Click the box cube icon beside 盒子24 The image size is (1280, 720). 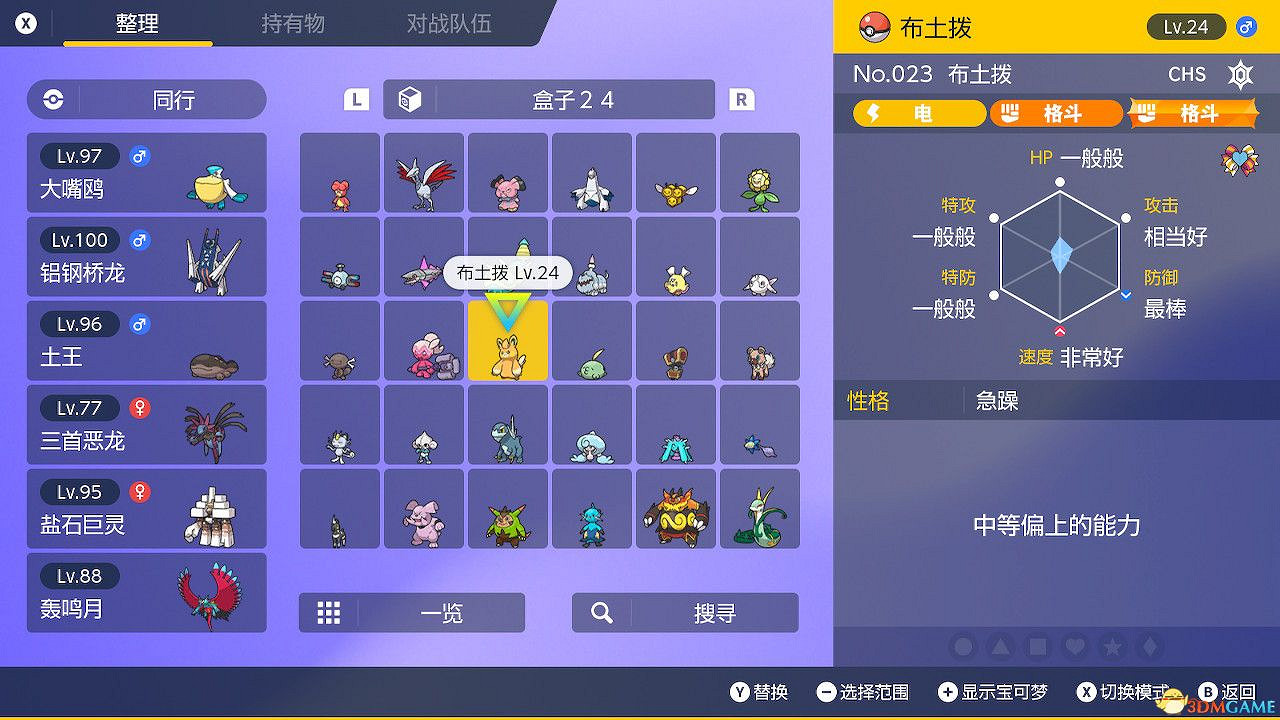pos(410,99)
